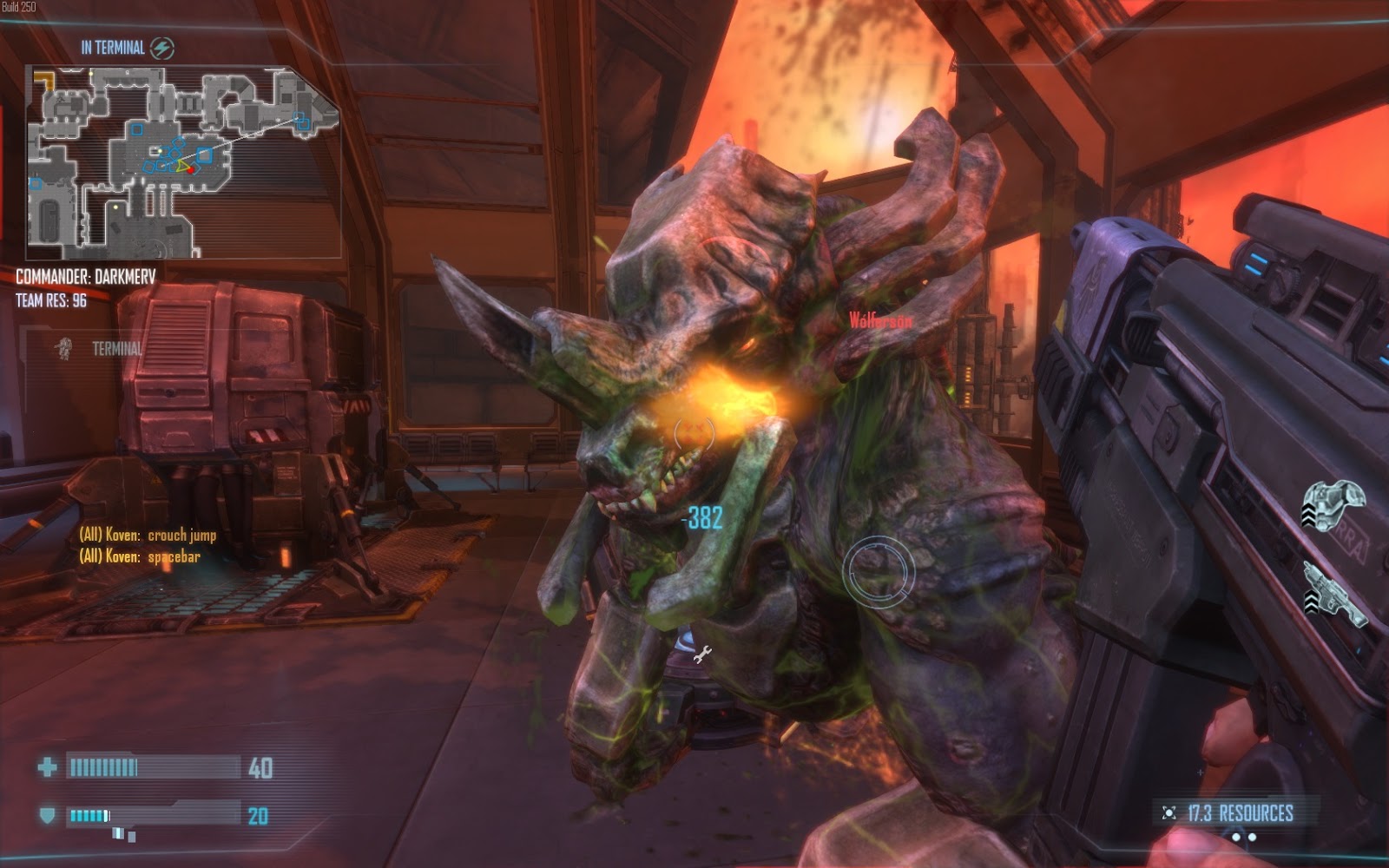Click the minimap in the top-left corner
1389x868 pixels.
click(182, 163)
